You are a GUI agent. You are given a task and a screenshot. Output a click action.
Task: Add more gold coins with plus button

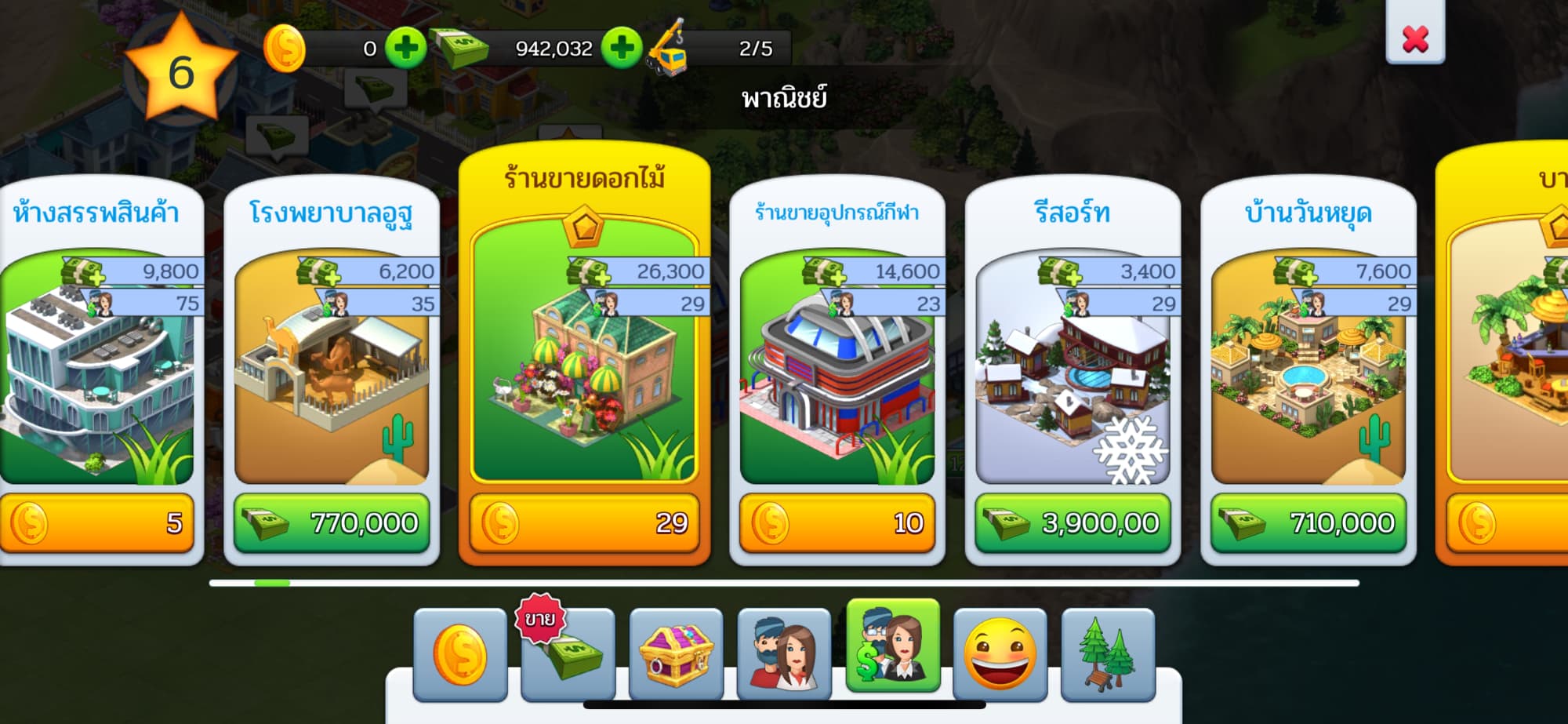405,49
